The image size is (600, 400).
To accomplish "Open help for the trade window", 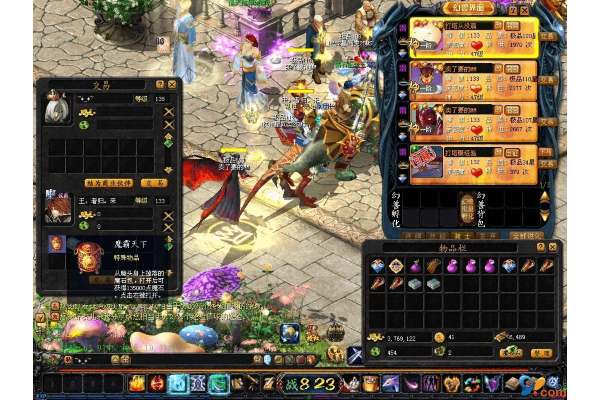I will [x=158, y=86].
